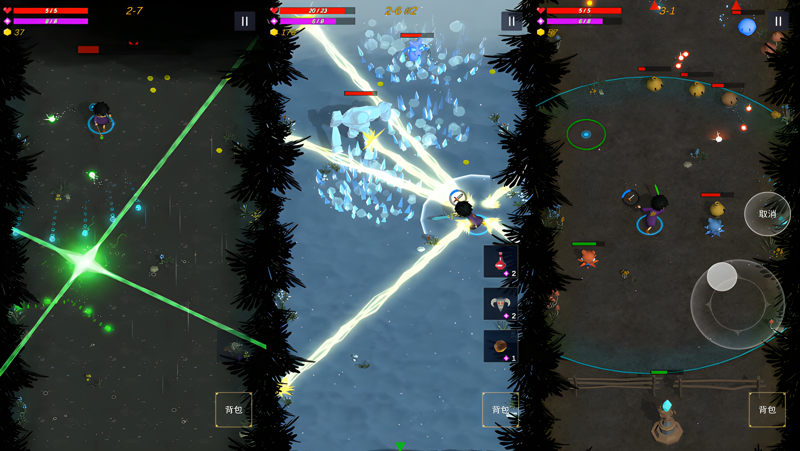The width and height of the screenshot is (800, 451).
Task: Select the brown chestnut item slot
Action: pyautogui.click(x=500, y=346)
